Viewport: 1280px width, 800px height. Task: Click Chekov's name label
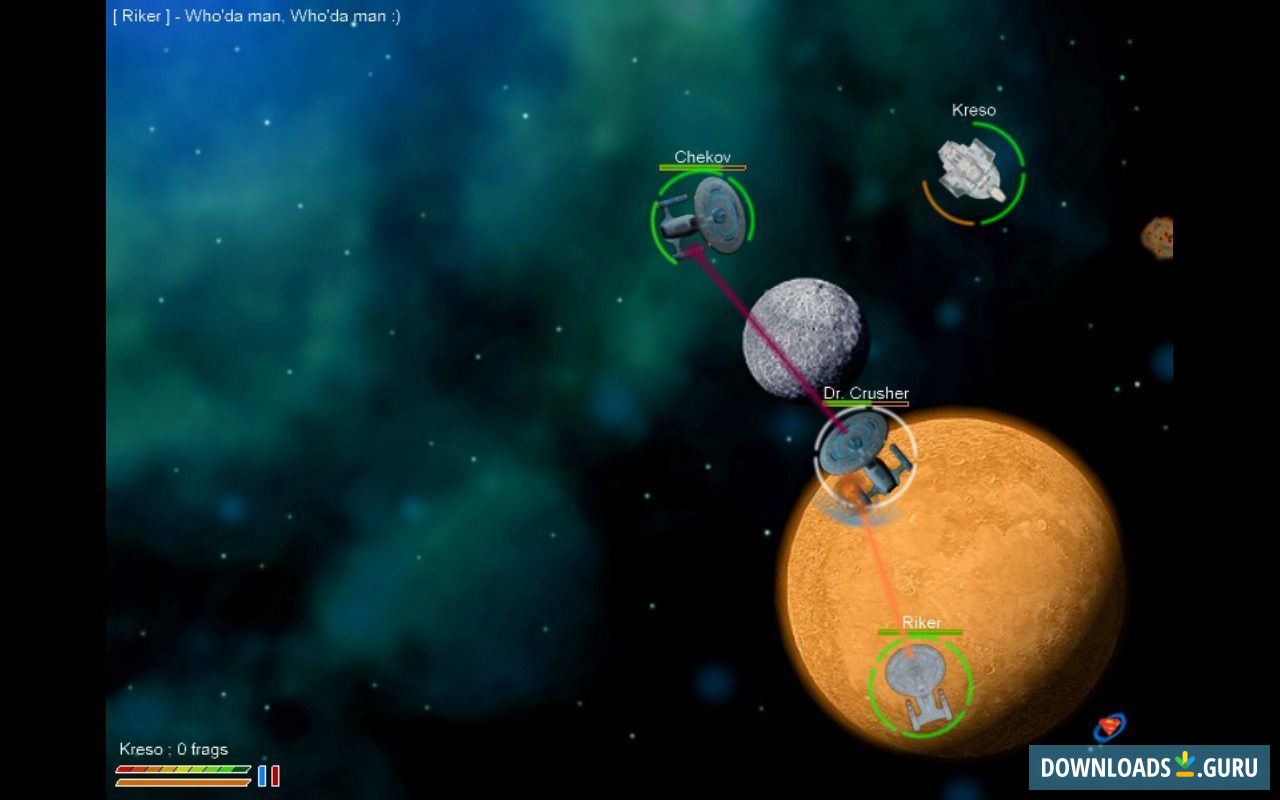(x=702, y=157)
